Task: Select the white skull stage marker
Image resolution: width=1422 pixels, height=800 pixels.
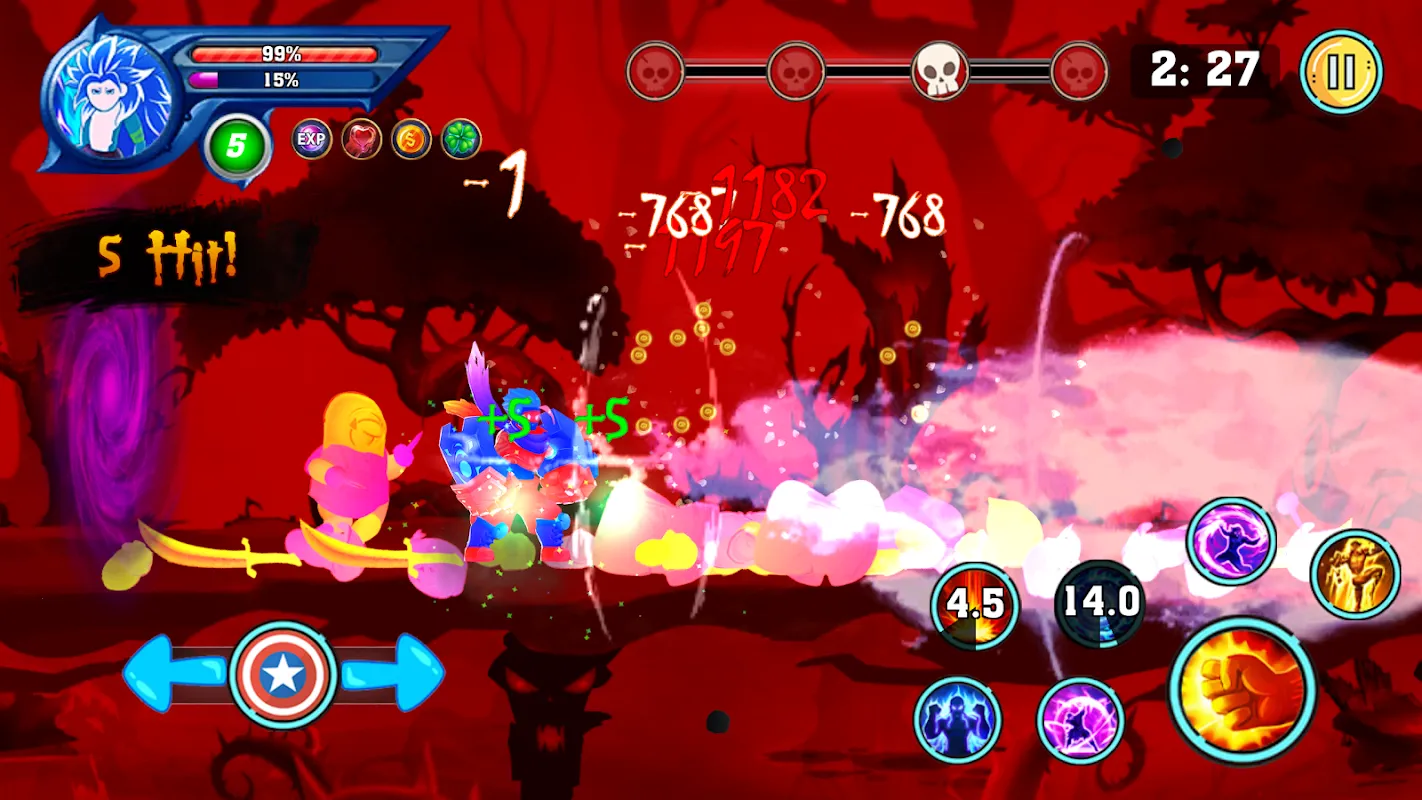Action: (939, 71)
